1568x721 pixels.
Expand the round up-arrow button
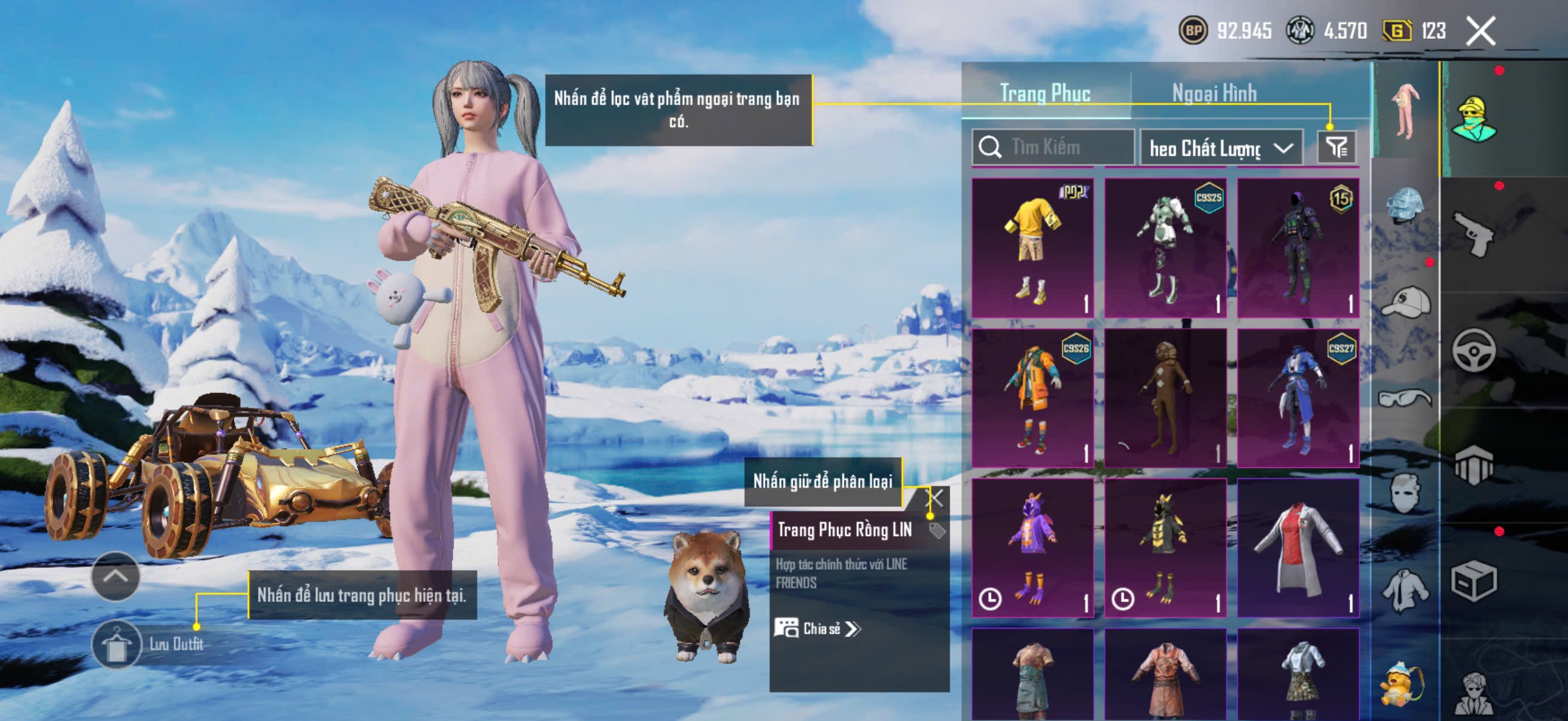[115, 576]
